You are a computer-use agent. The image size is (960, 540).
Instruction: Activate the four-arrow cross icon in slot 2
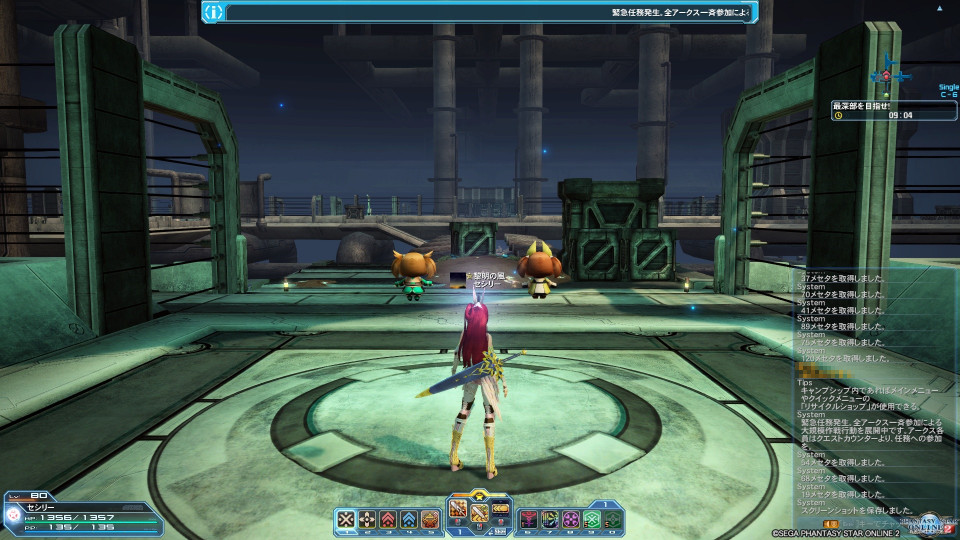367,518
